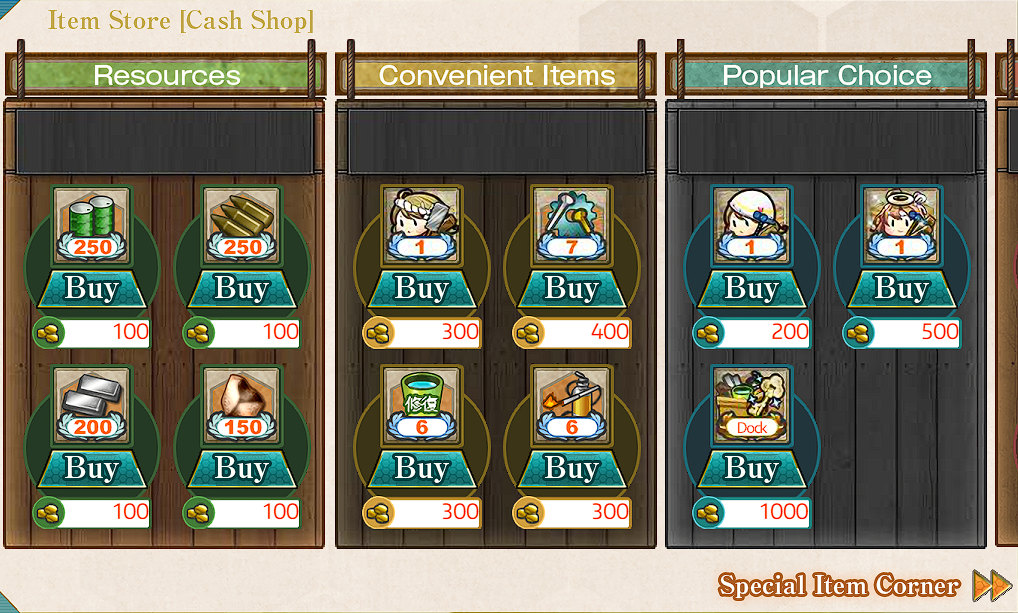The image size is (1018, 613).
Task: Go to the Special Item Corner
Action: [x=850, y=585]
